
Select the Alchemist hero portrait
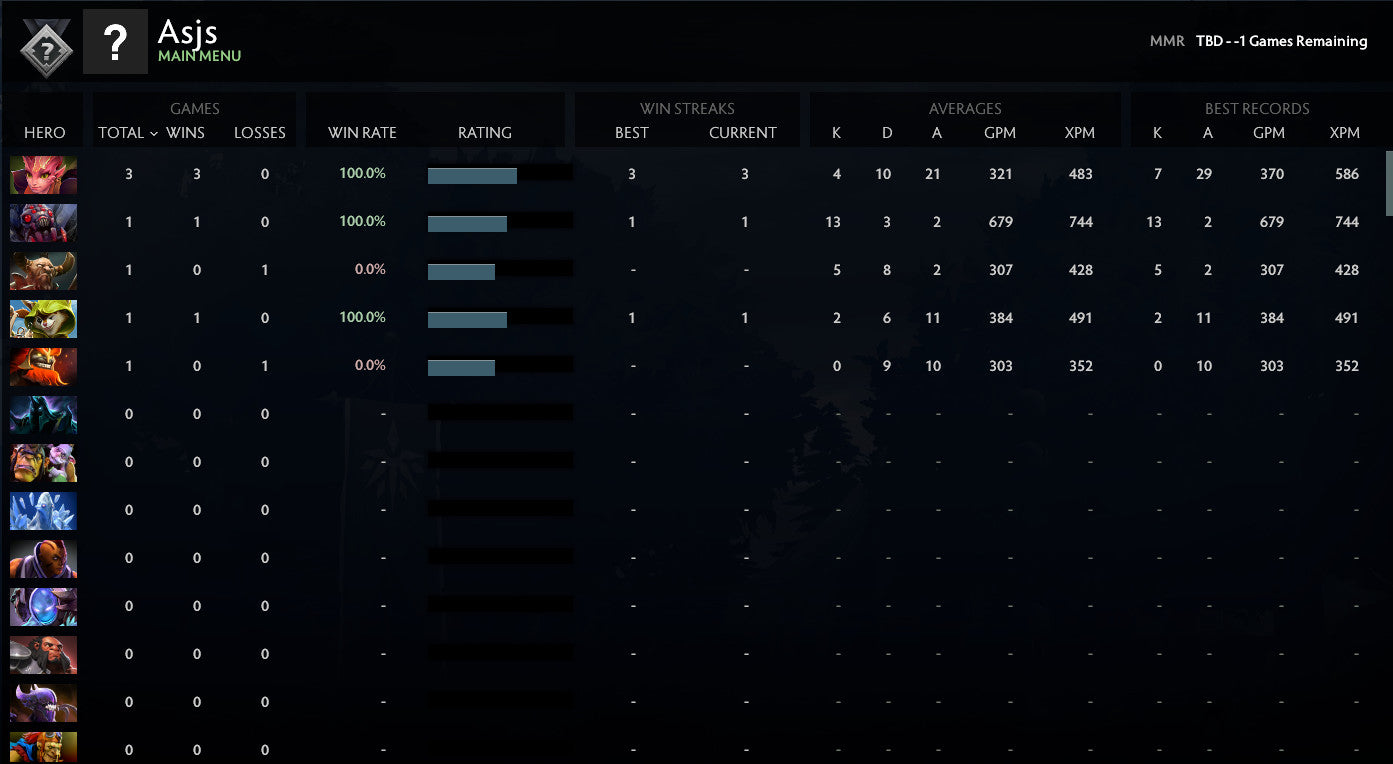[x=43, y=462]
